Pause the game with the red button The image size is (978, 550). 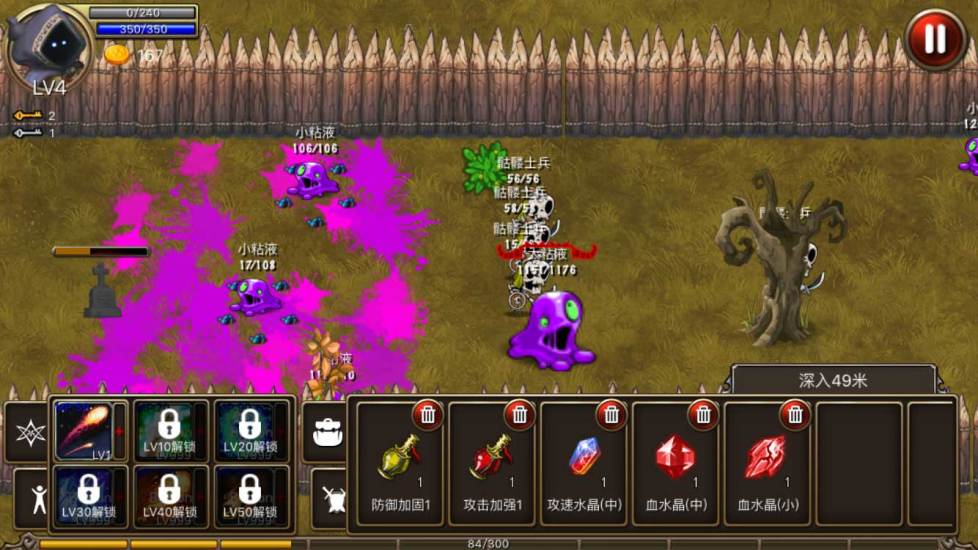coord(934,39)
